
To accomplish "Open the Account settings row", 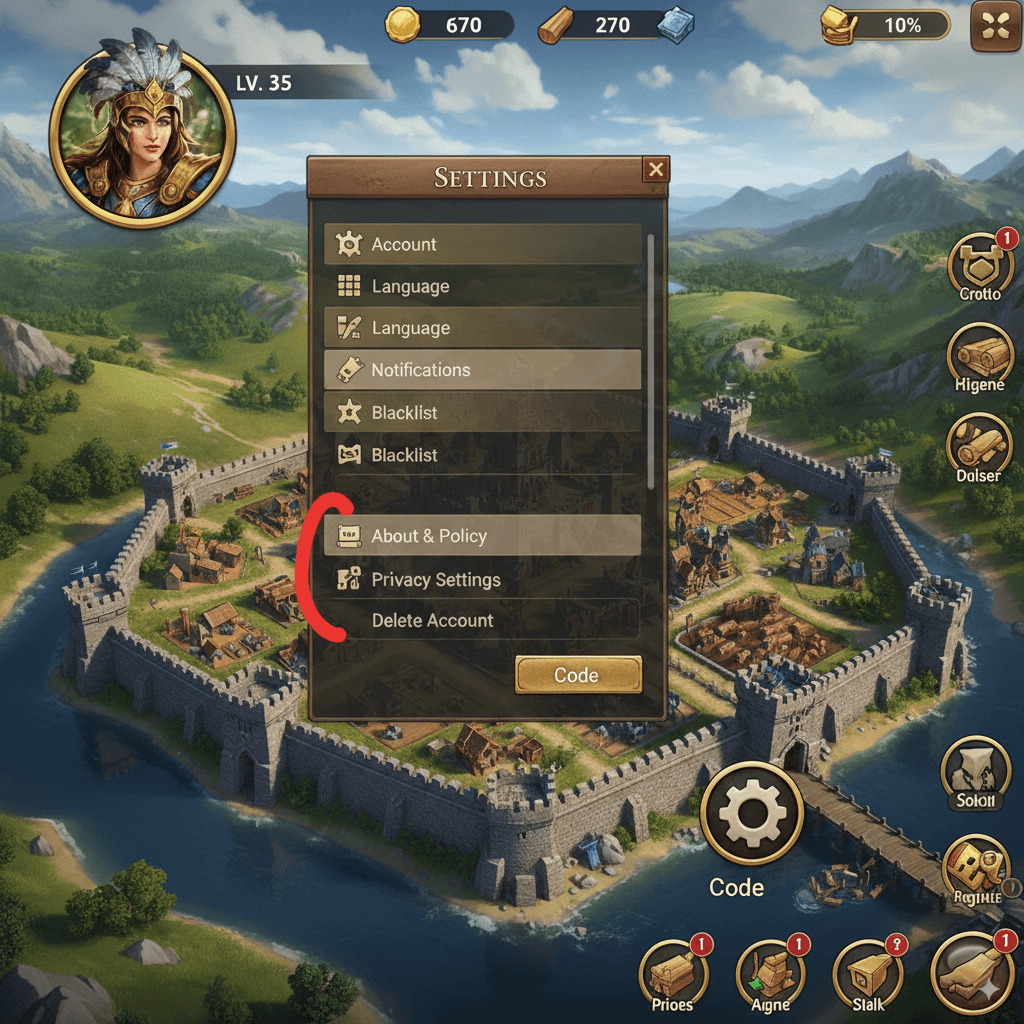I will [x=482, y=244].
